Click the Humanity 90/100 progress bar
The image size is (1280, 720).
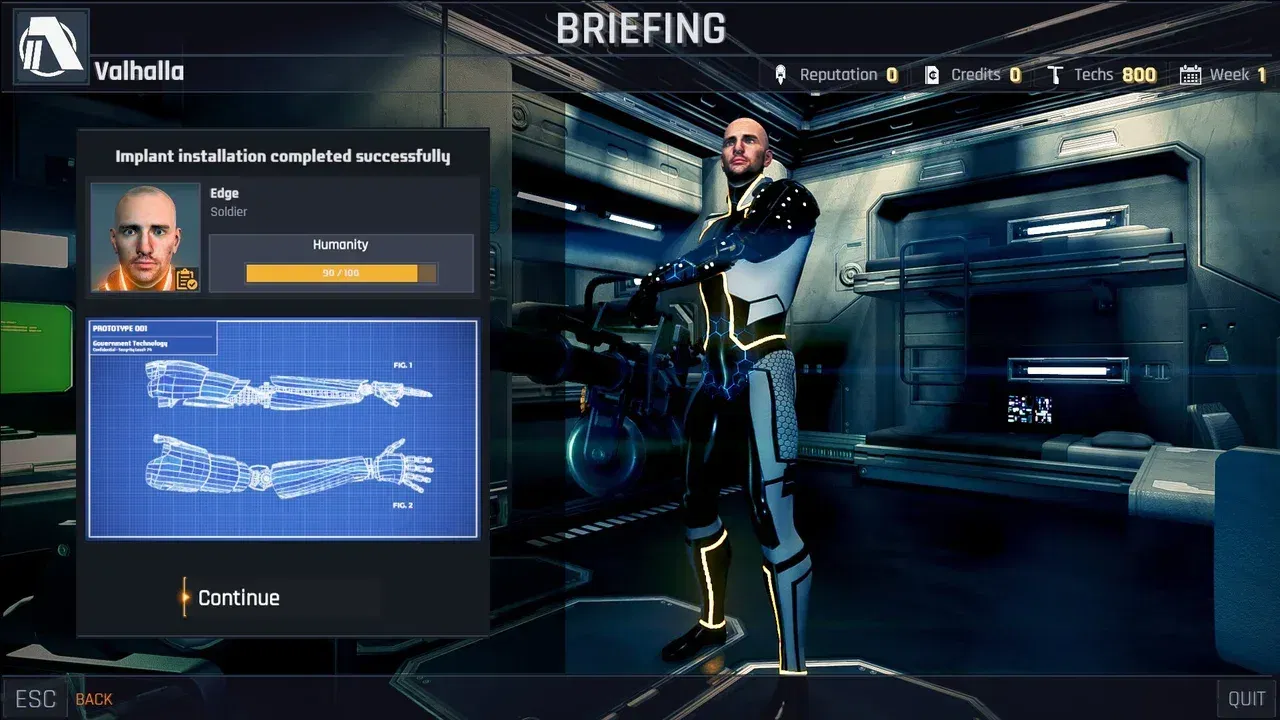(340, 272)
